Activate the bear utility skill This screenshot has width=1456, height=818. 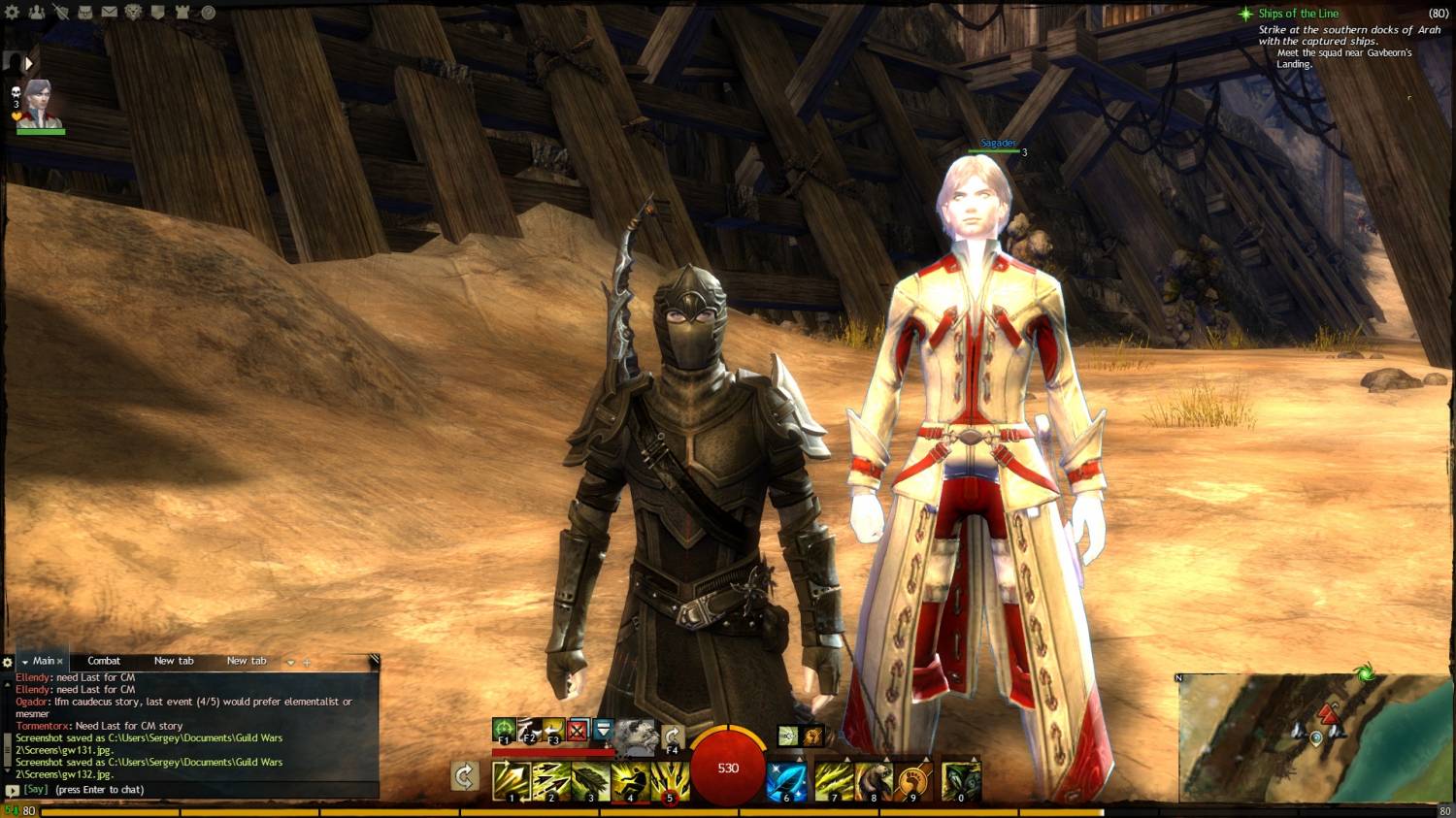tap(873, 781)
